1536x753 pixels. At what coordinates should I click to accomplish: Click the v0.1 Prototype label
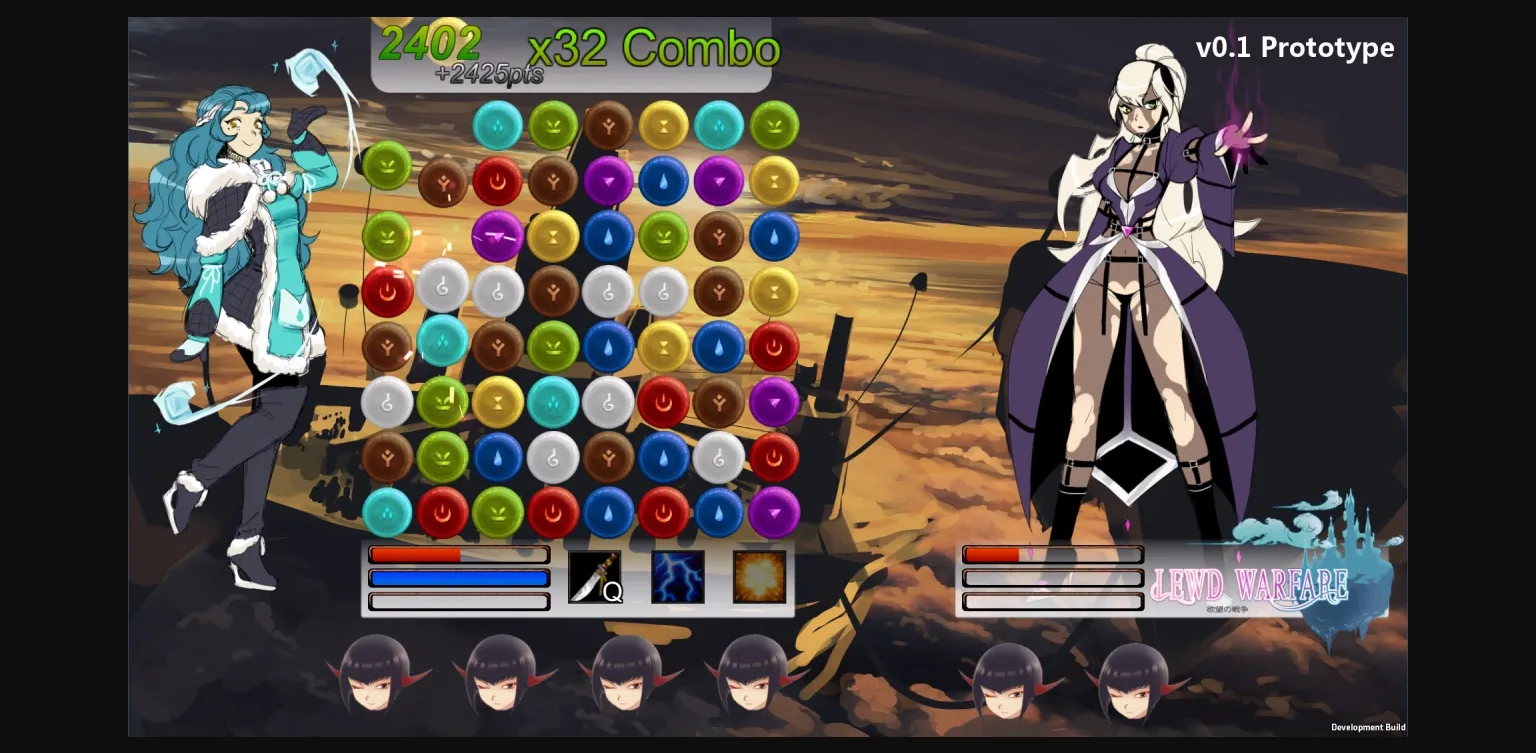(1295, 47)
